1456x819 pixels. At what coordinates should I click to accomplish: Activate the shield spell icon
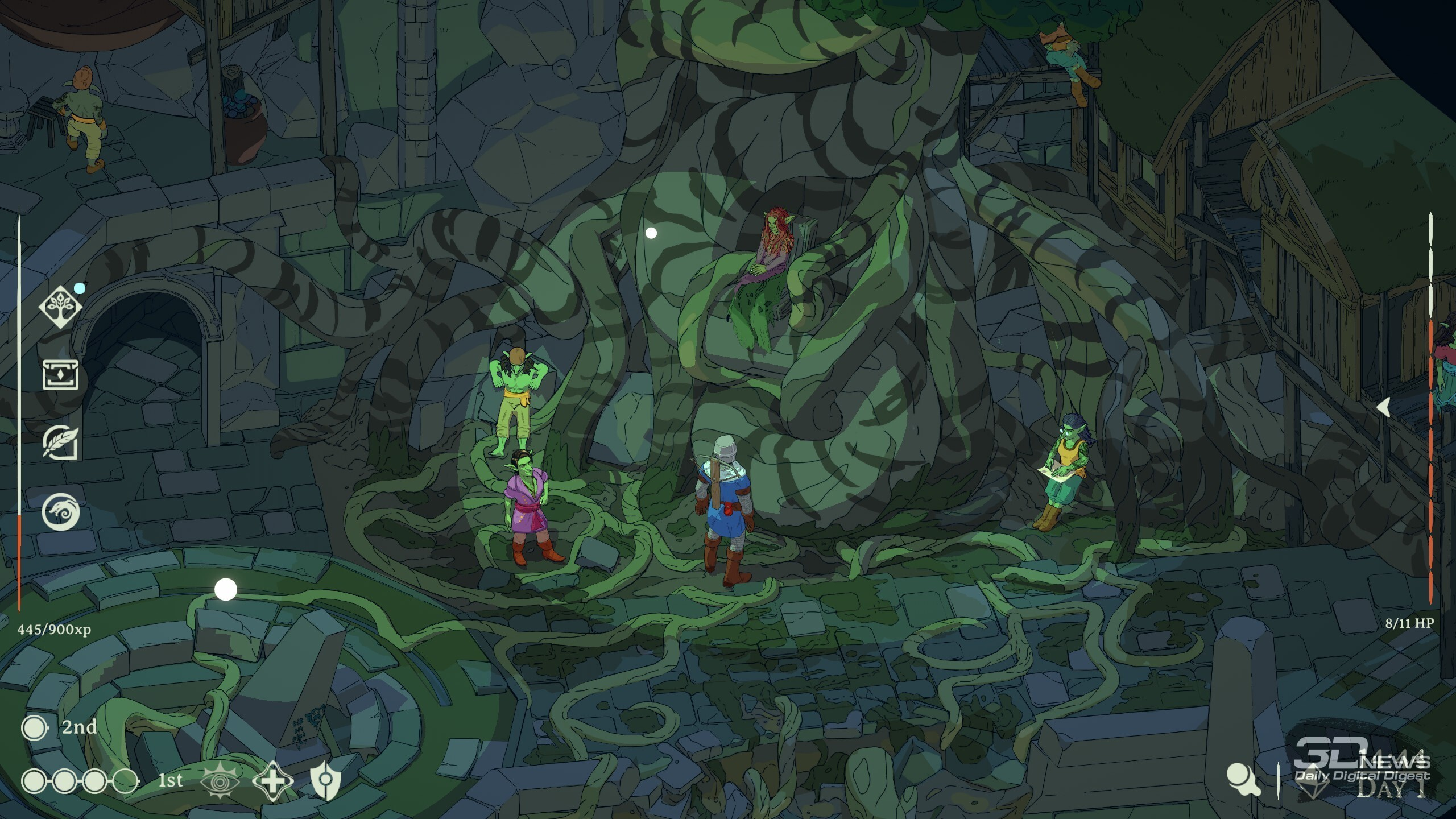[x=325, y=781]
